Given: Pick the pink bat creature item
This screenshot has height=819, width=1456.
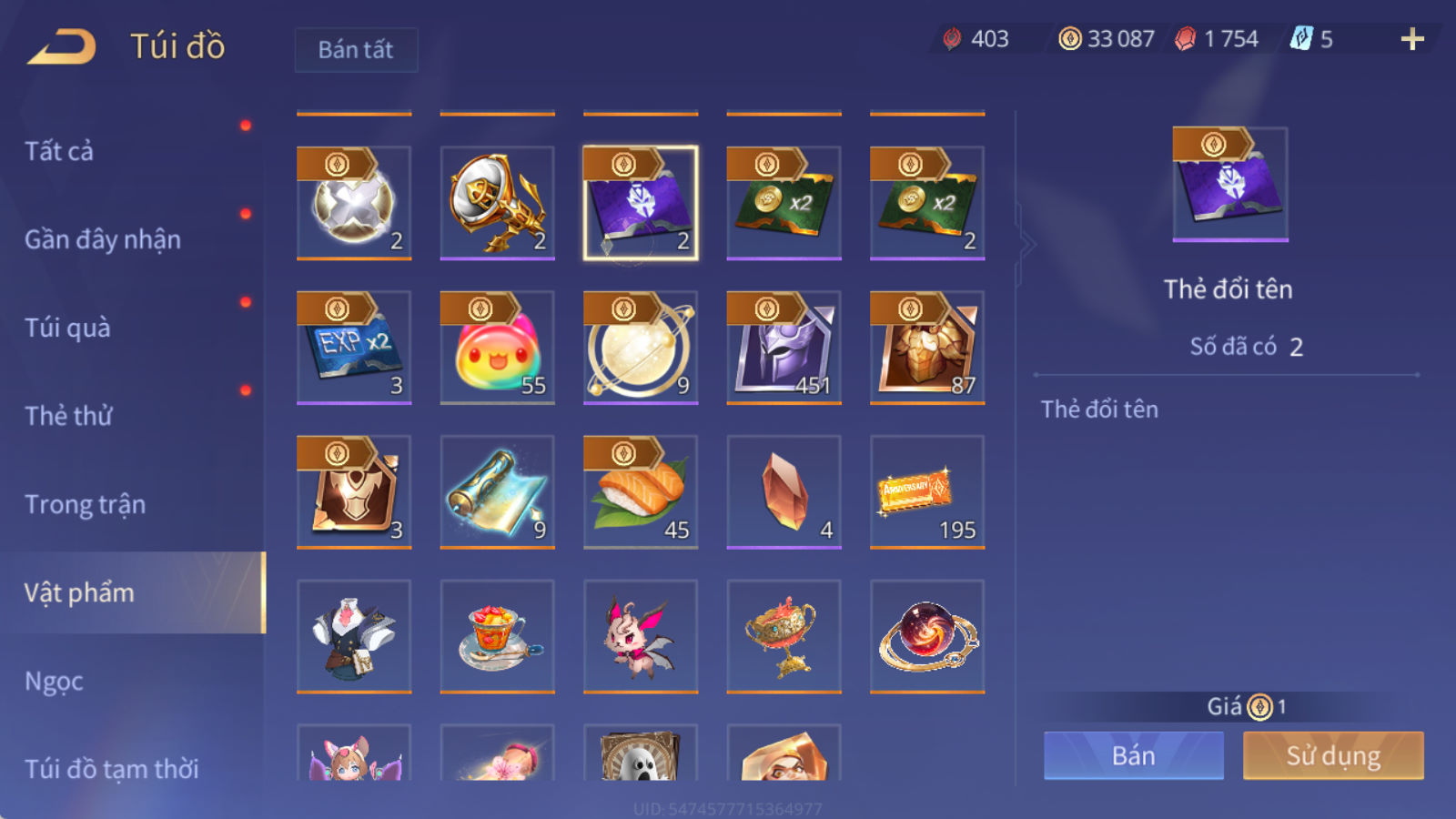Looking at the screenshot, I should 641,636.
